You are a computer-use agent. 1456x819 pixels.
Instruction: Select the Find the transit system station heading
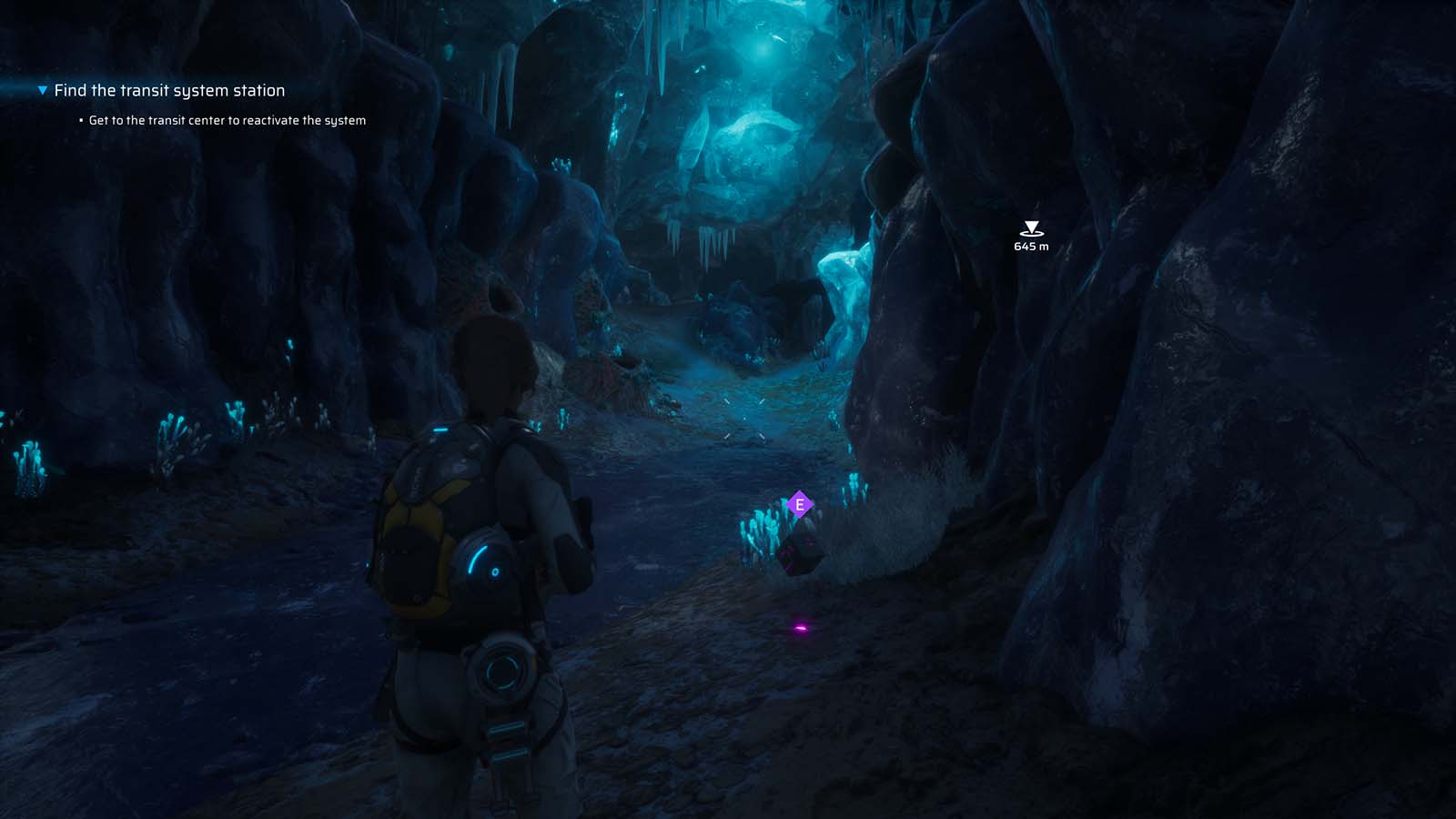point(169,90)
